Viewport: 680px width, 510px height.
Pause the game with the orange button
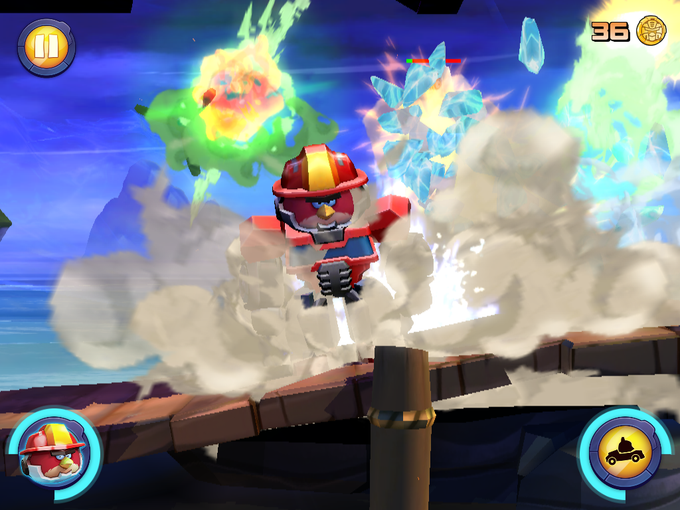click(x=46, y=47)
